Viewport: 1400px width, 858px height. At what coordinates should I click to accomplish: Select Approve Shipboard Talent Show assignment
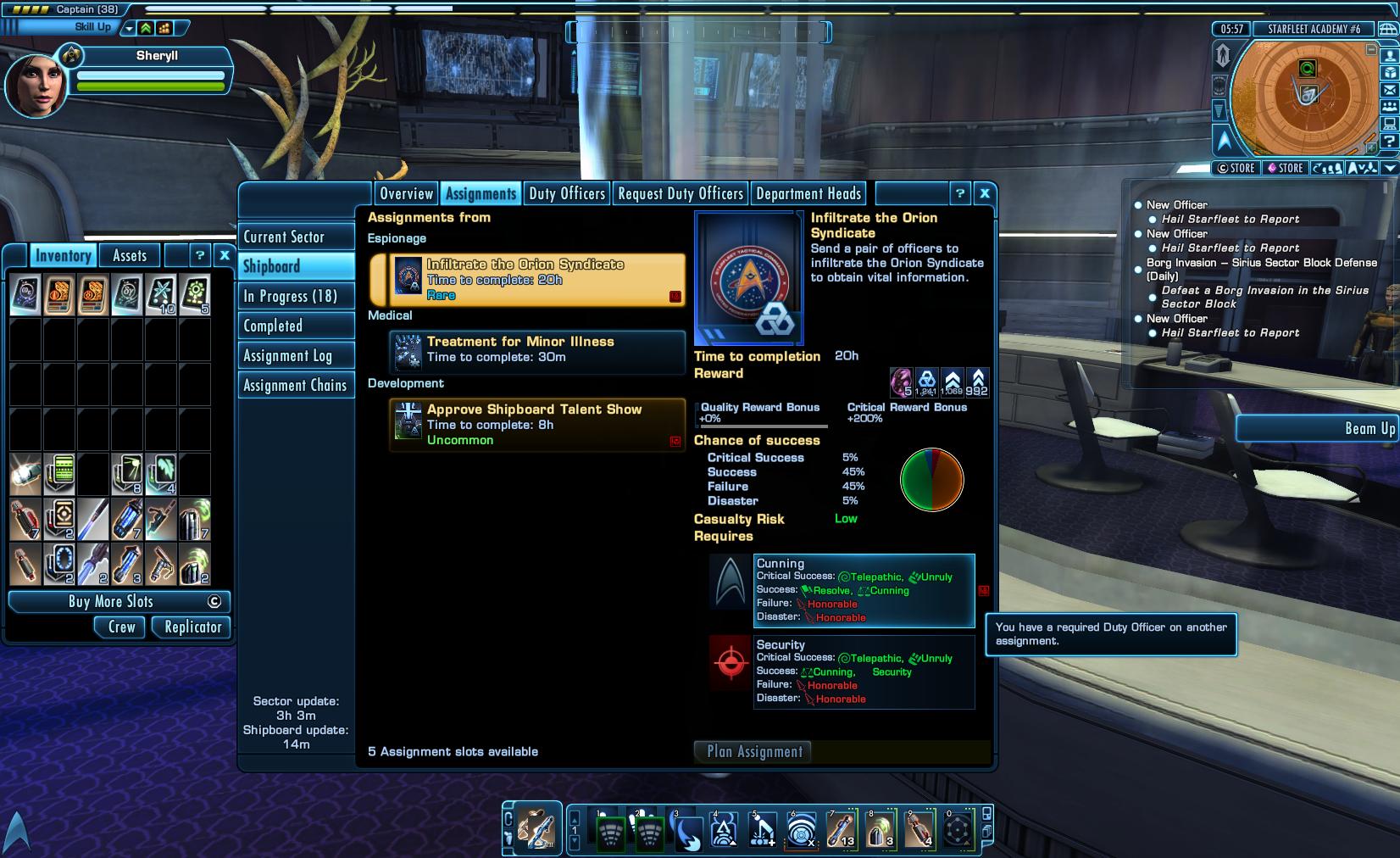click(537, 424)
